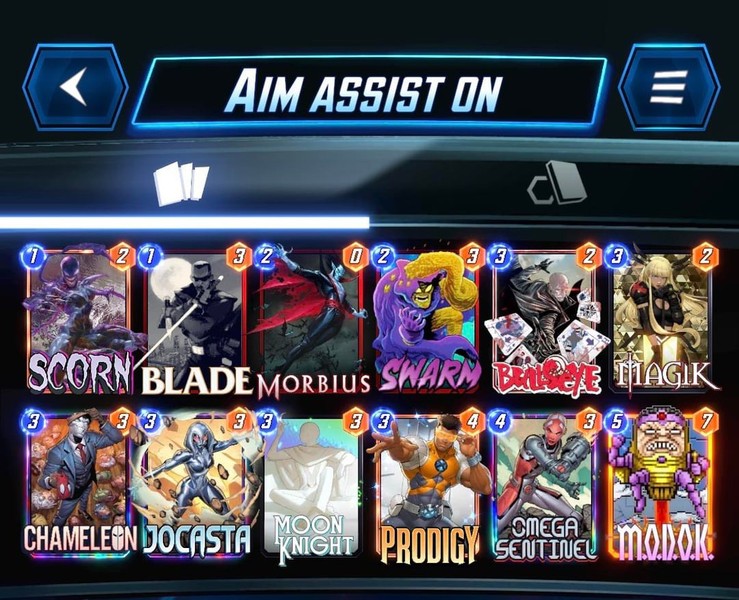Viewport: 739px width, 600px height.
Task: Go back using the arrow button
Action: (x=75, y=87)
